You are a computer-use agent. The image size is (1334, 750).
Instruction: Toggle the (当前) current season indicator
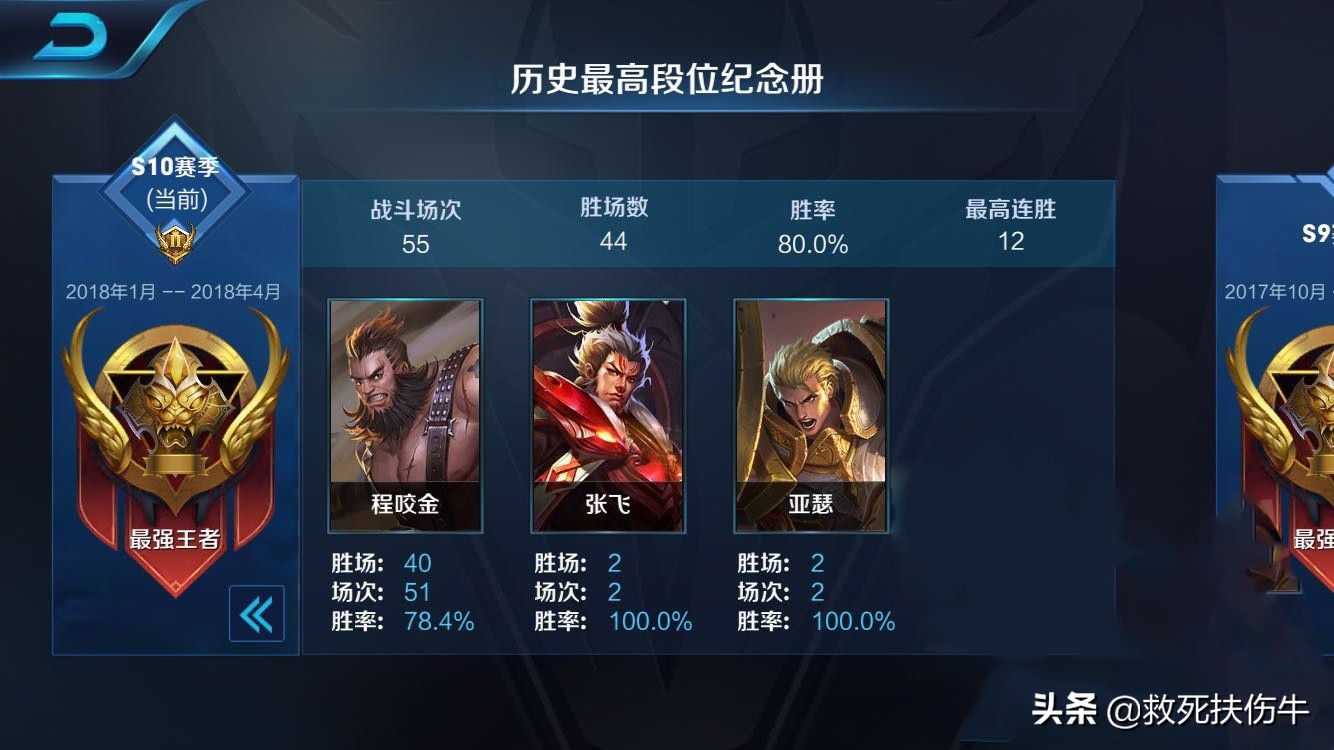tap(175, 198)
